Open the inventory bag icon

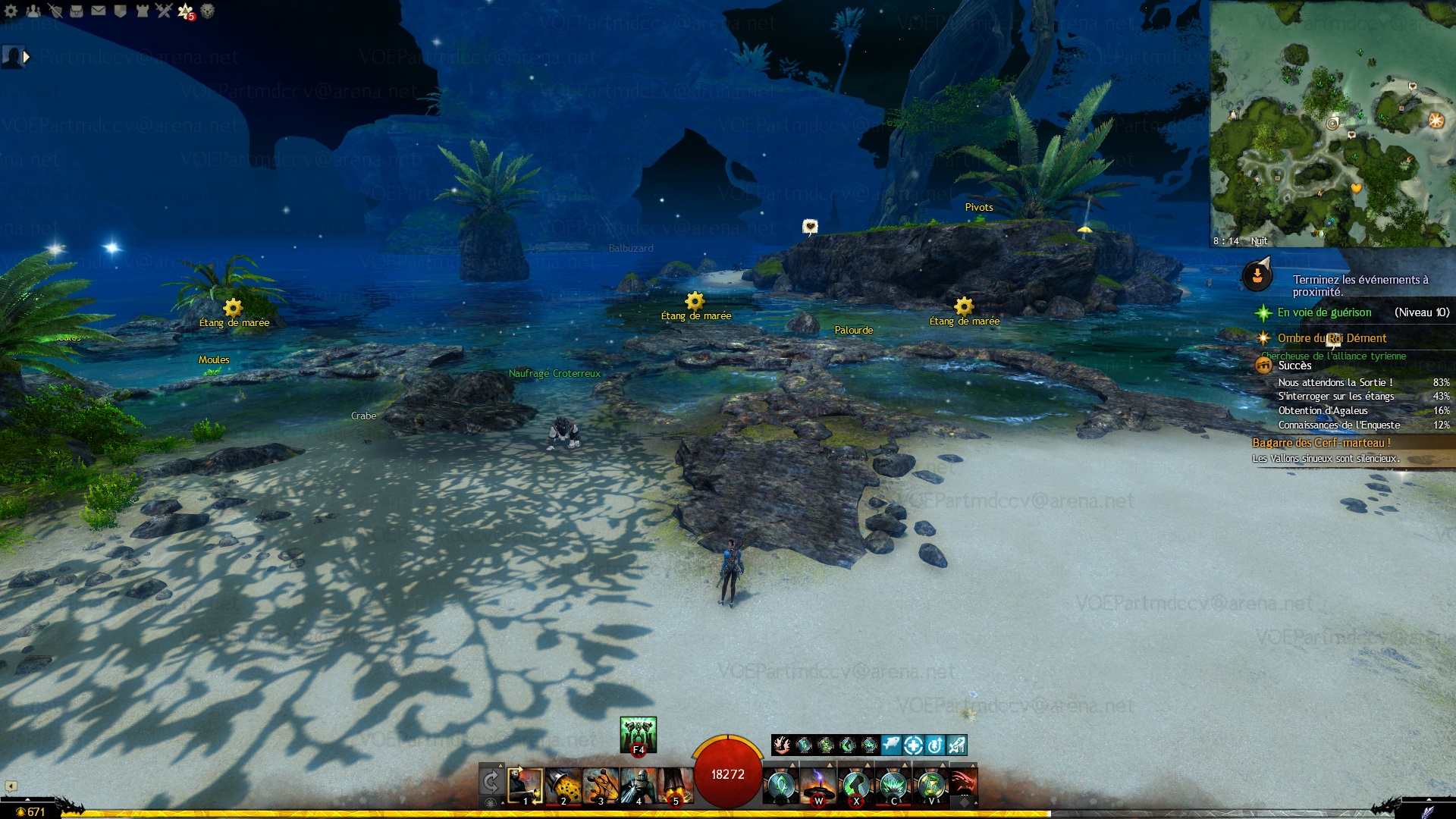click(x=77, y=11)
